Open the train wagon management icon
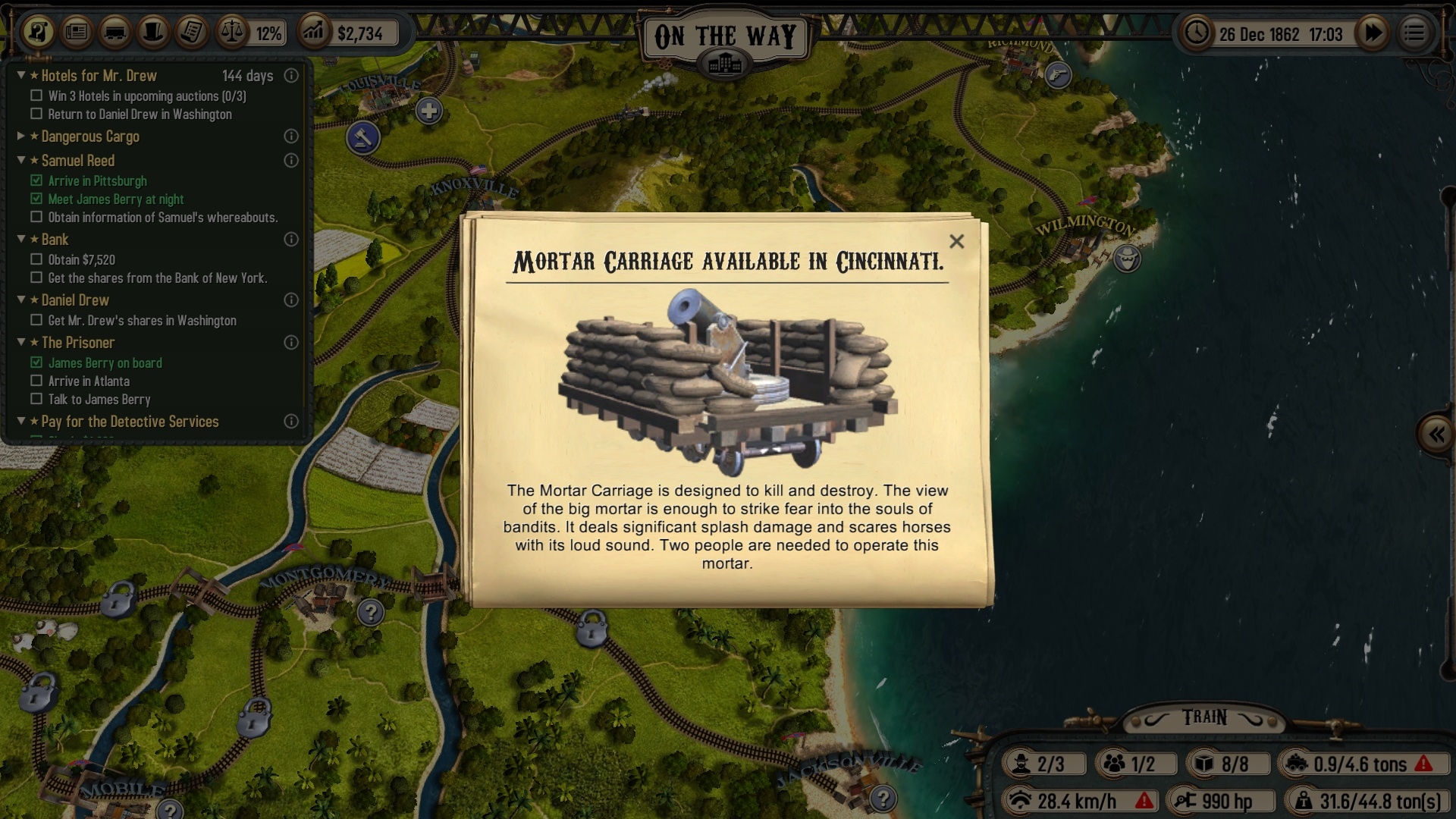Image resolution: width=1456 pixels, height=819 pixels. coord(115,33)
